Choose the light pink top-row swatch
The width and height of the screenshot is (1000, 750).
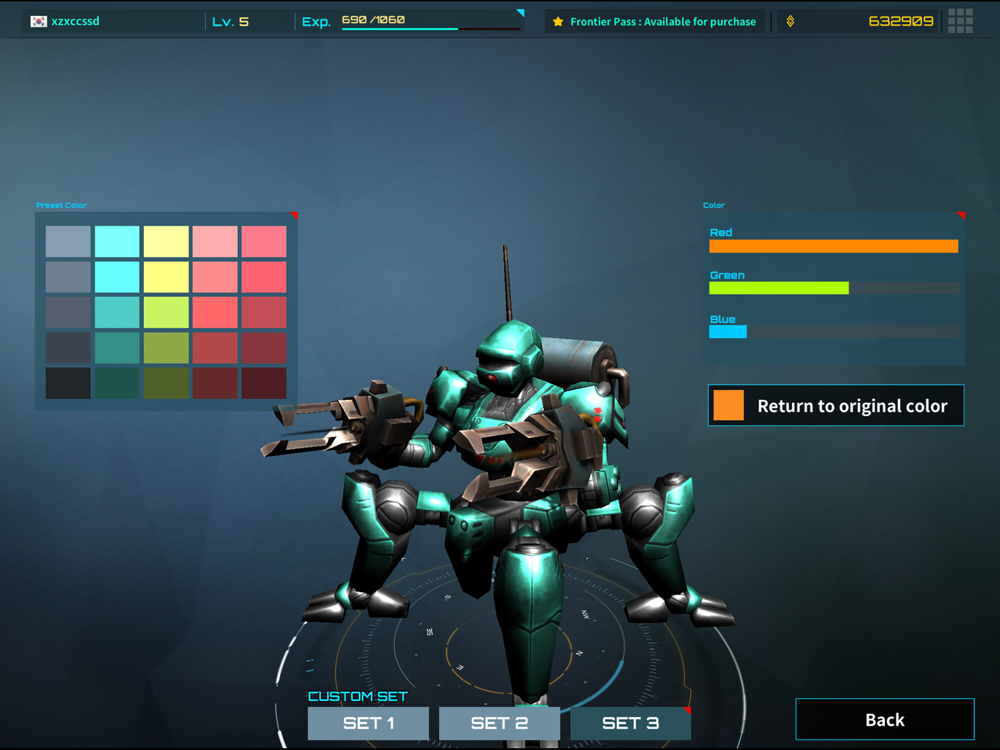pos(215,241)
